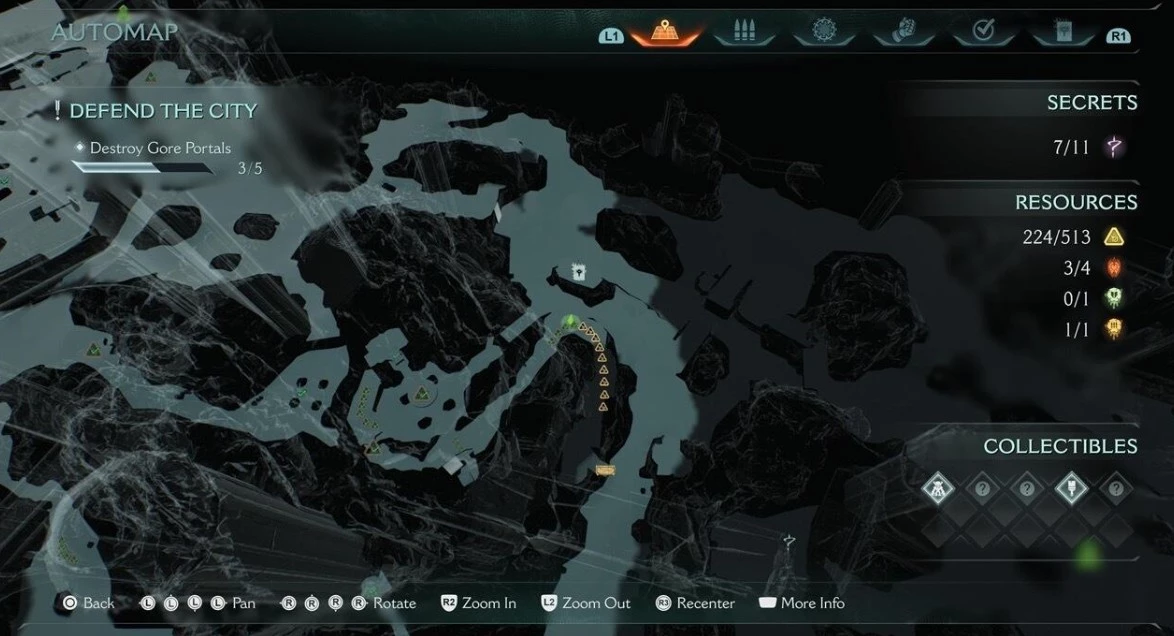Click the green wraithstone resource icon
Screen dimensions: 1174x636
pos(1113,298)
